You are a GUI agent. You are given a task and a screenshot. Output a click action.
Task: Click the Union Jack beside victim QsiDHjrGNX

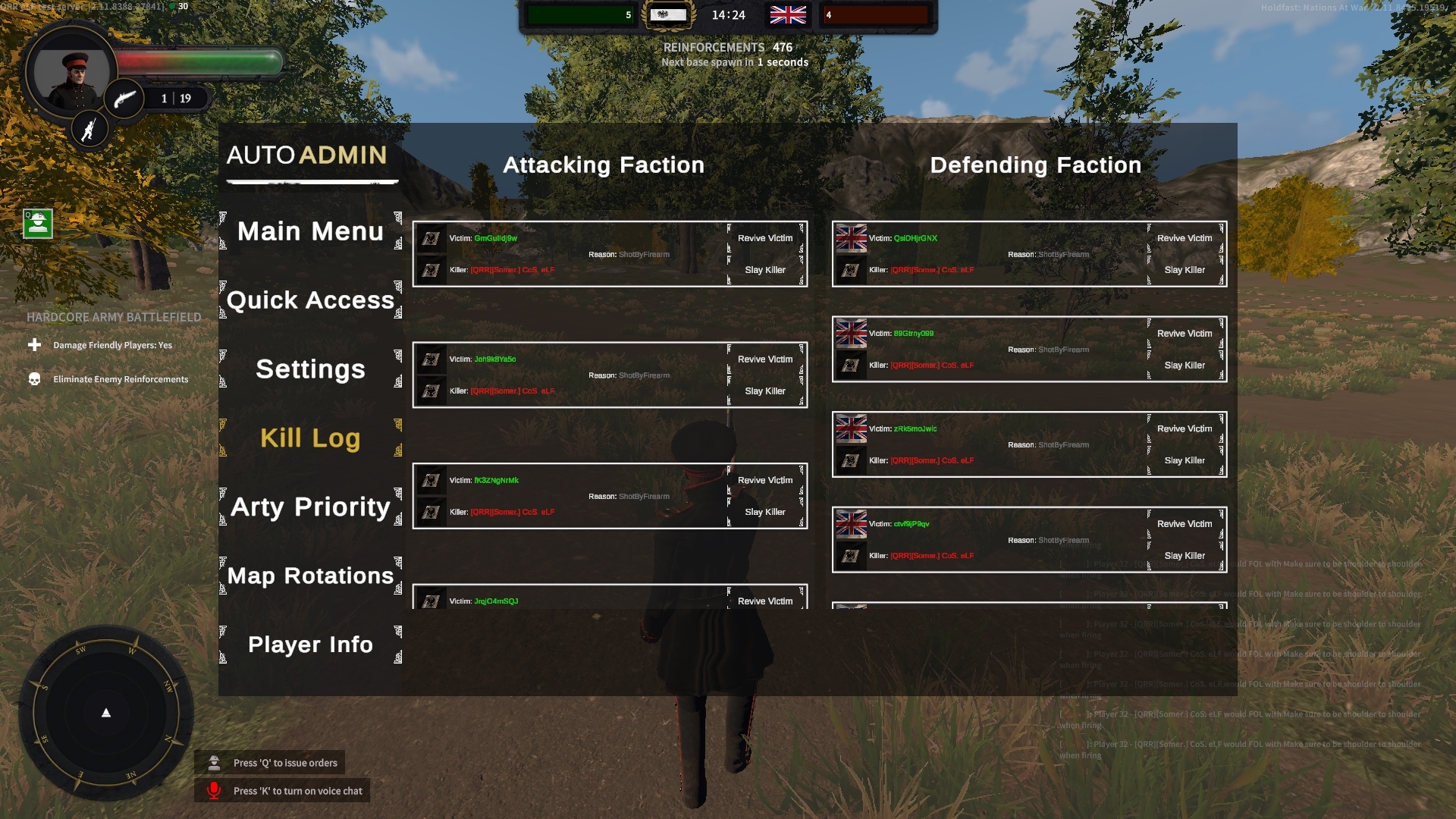[x=851, y=237]
